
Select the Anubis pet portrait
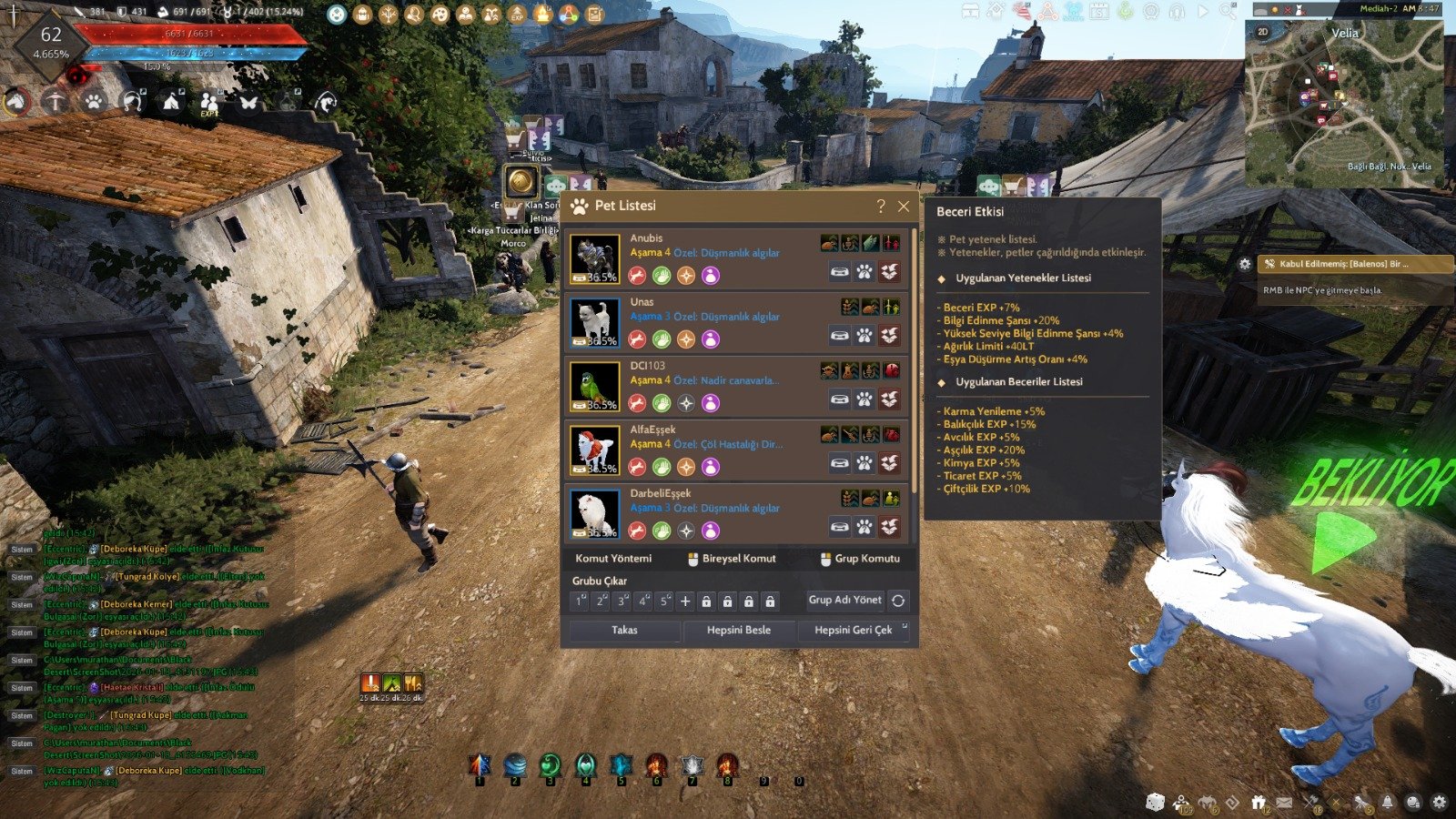pos(595,258)
